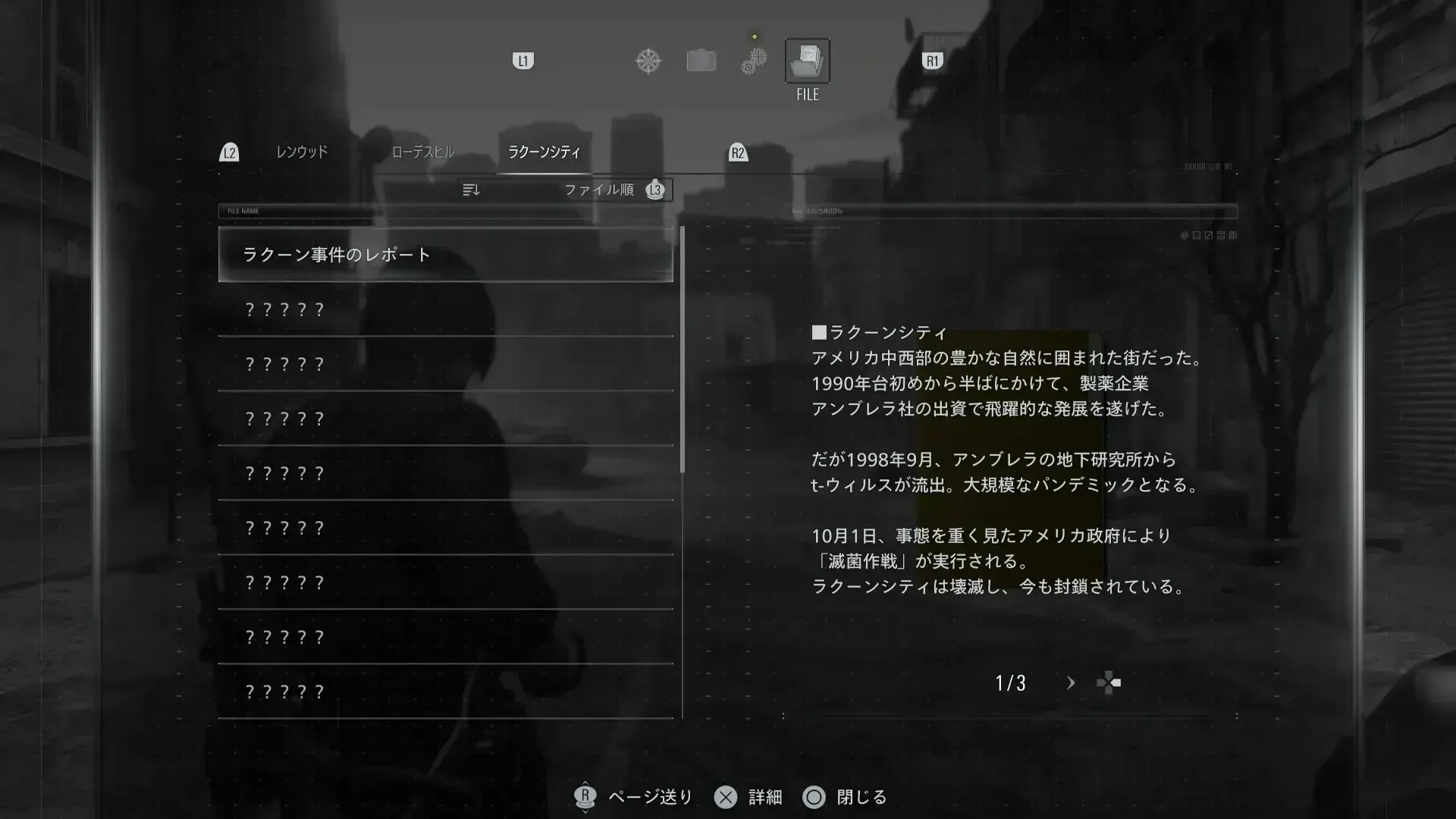Click the O button 閉じる icon
The image size is (1456, 819).
pyautogui.click(x=814, y=797)
